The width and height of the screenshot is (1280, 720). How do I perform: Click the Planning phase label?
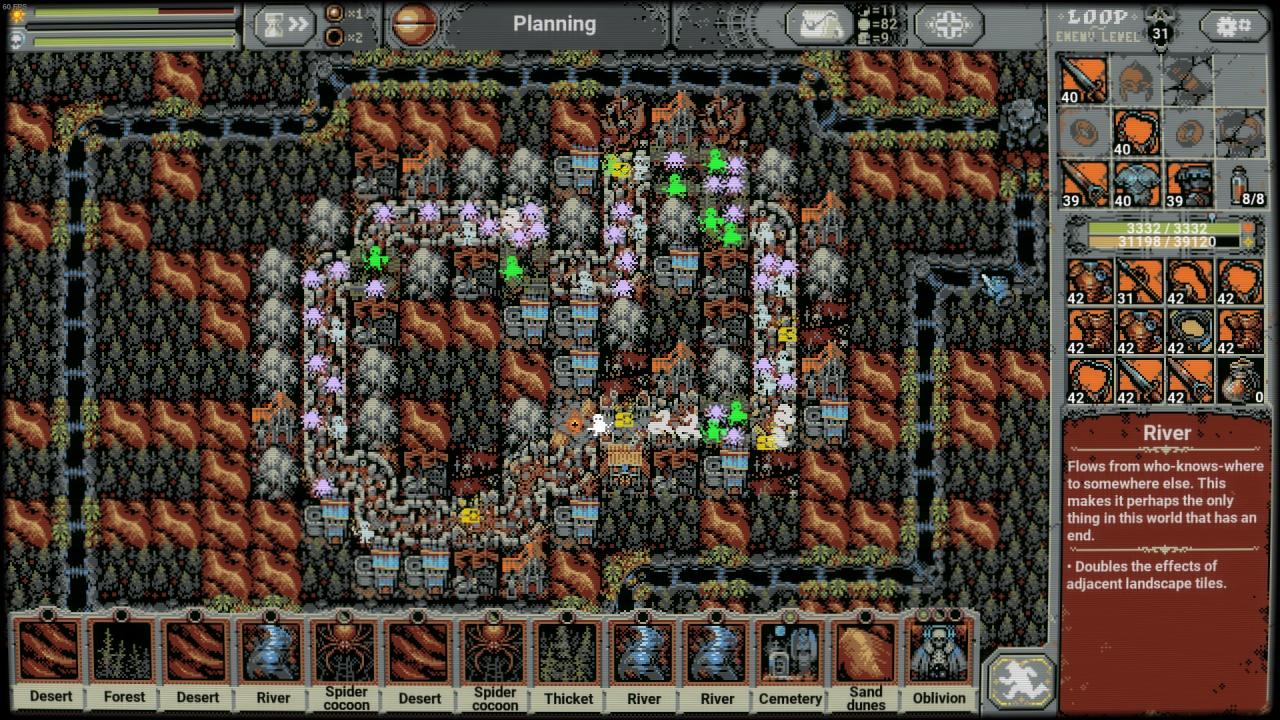[x=554, y=25]
